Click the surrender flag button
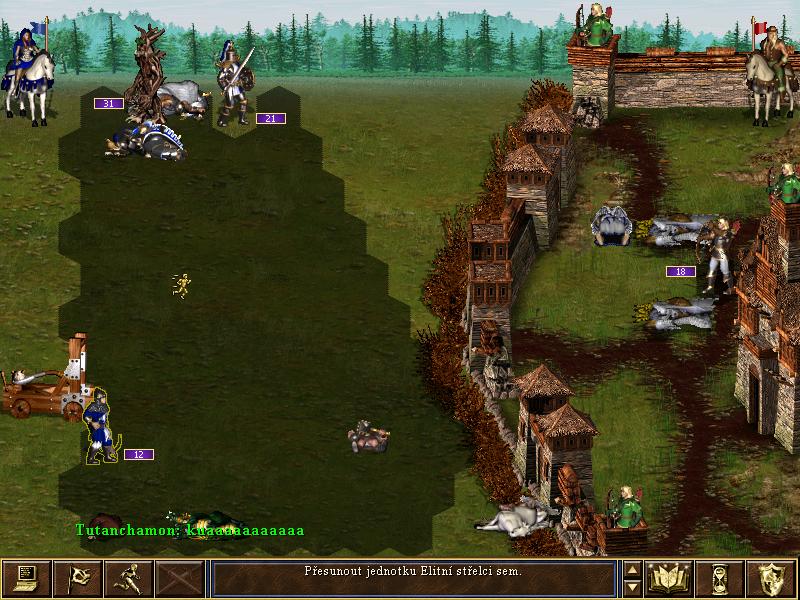 pos(78,578)
